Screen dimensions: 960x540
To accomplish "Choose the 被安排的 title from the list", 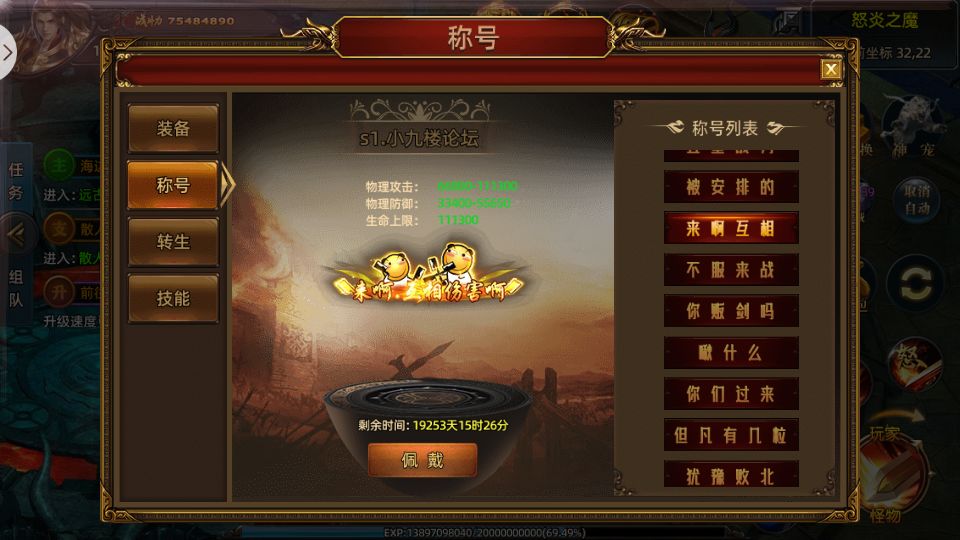I will pyautogui.click(x=731, y=187).
